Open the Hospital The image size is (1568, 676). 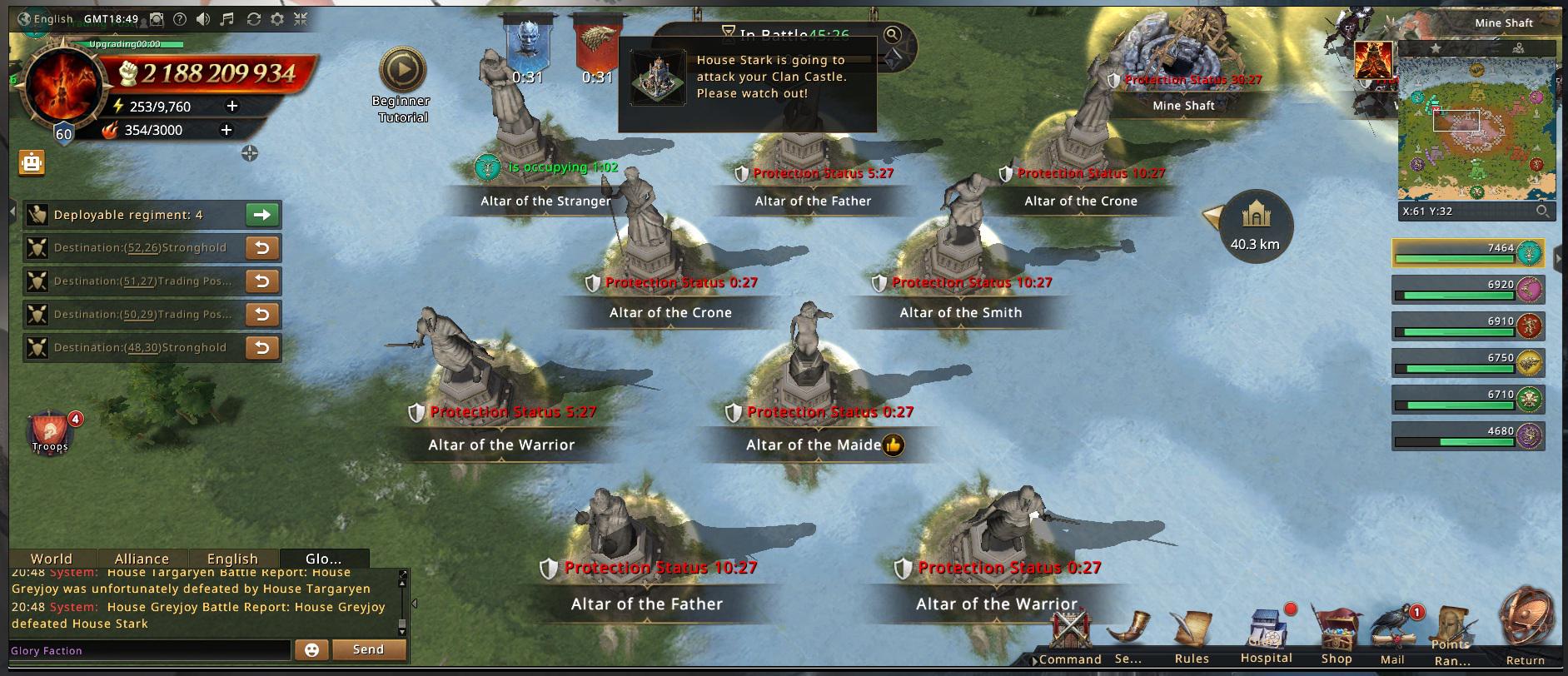pyautogui.click(x=1266, y=636)
